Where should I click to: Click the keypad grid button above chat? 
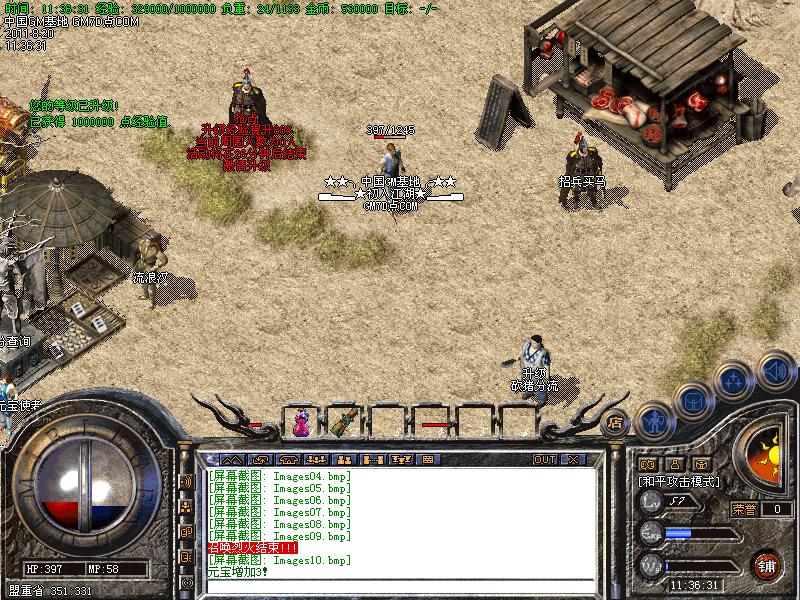click(x=428, y=459)
